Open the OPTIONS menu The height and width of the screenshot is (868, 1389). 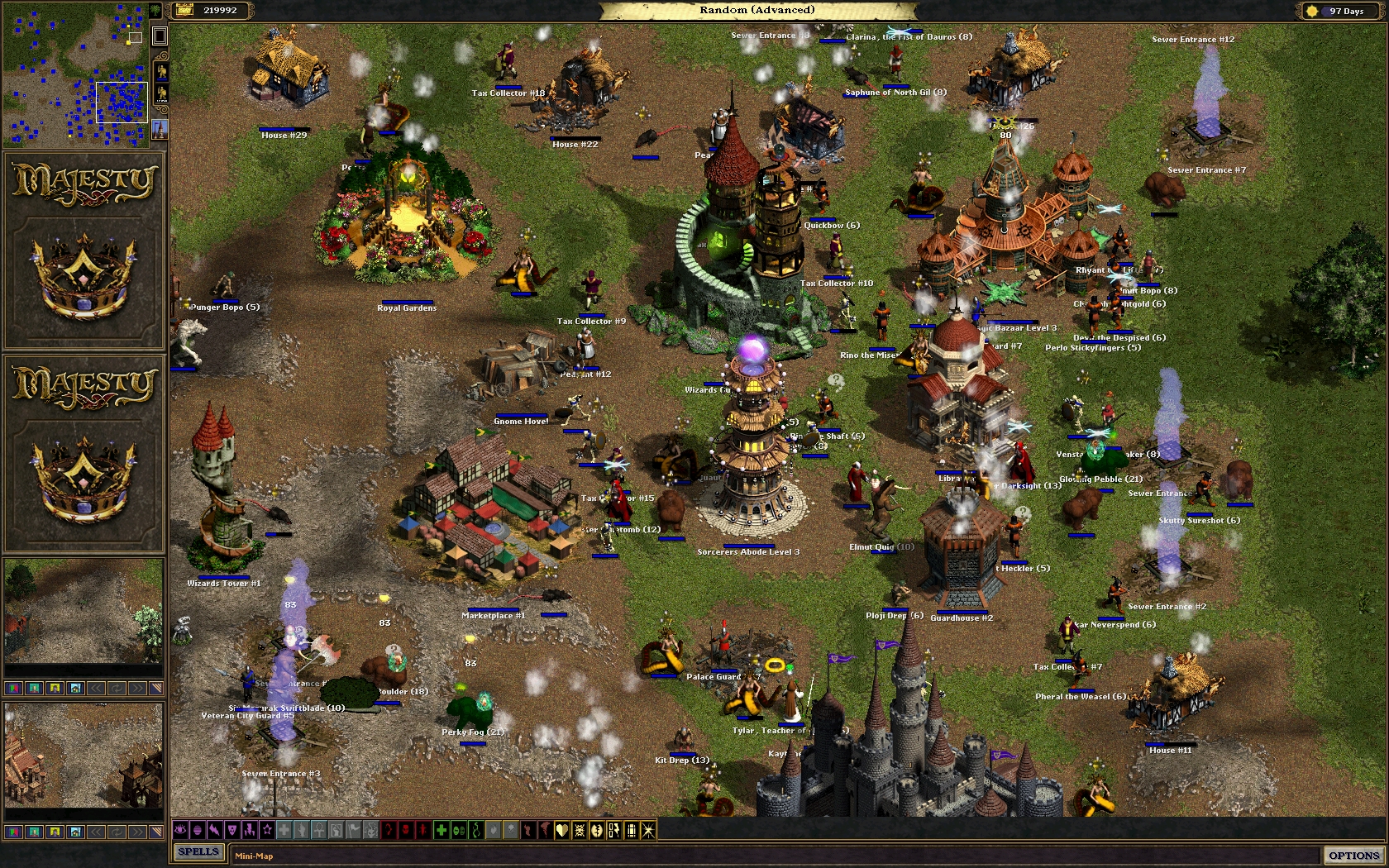pyautogui.click(x=1354, y=854)
